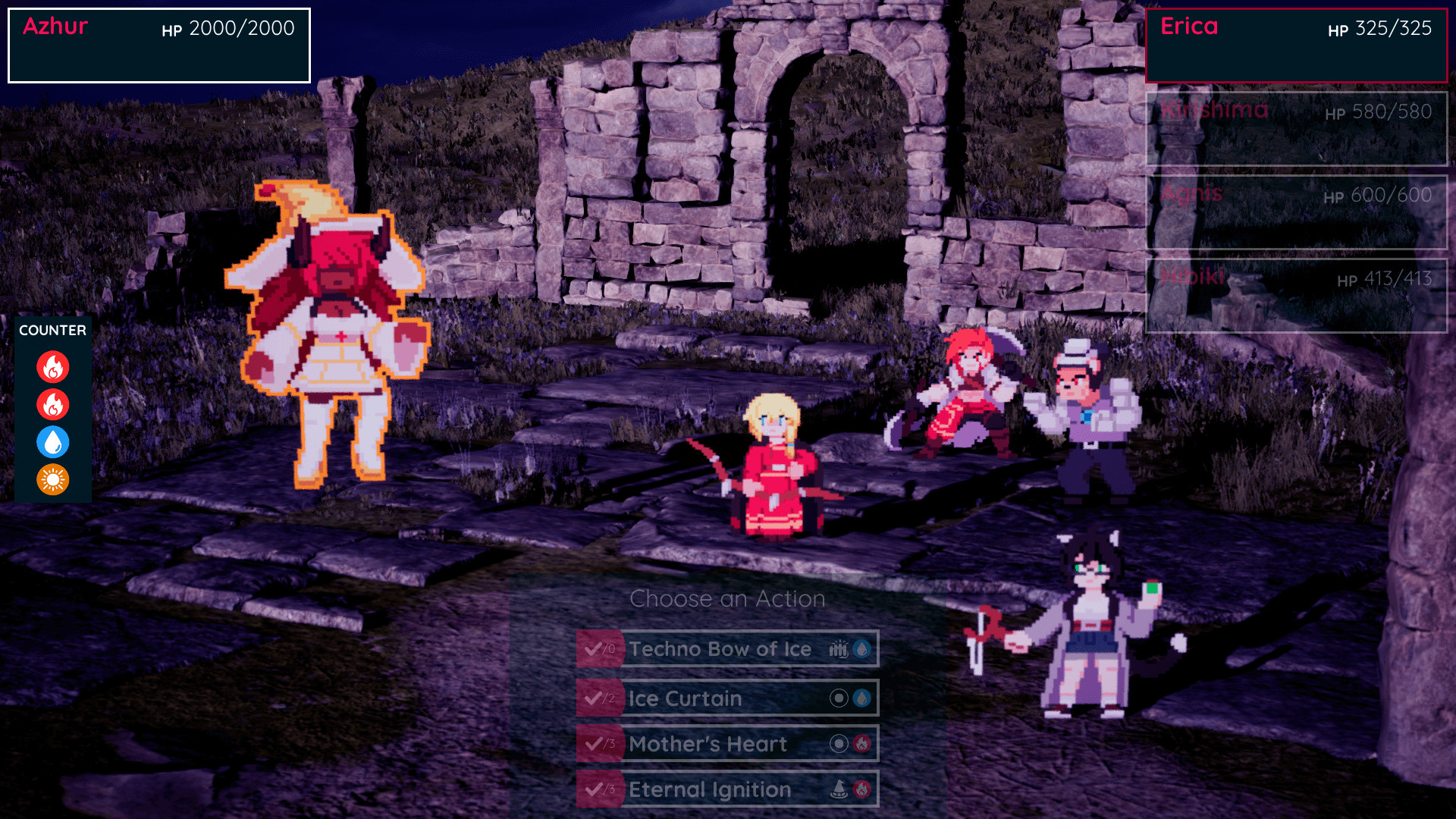Select the Techno Bow of Ice action
This screenshot has width=1456, height=819.
coord(720,649)
